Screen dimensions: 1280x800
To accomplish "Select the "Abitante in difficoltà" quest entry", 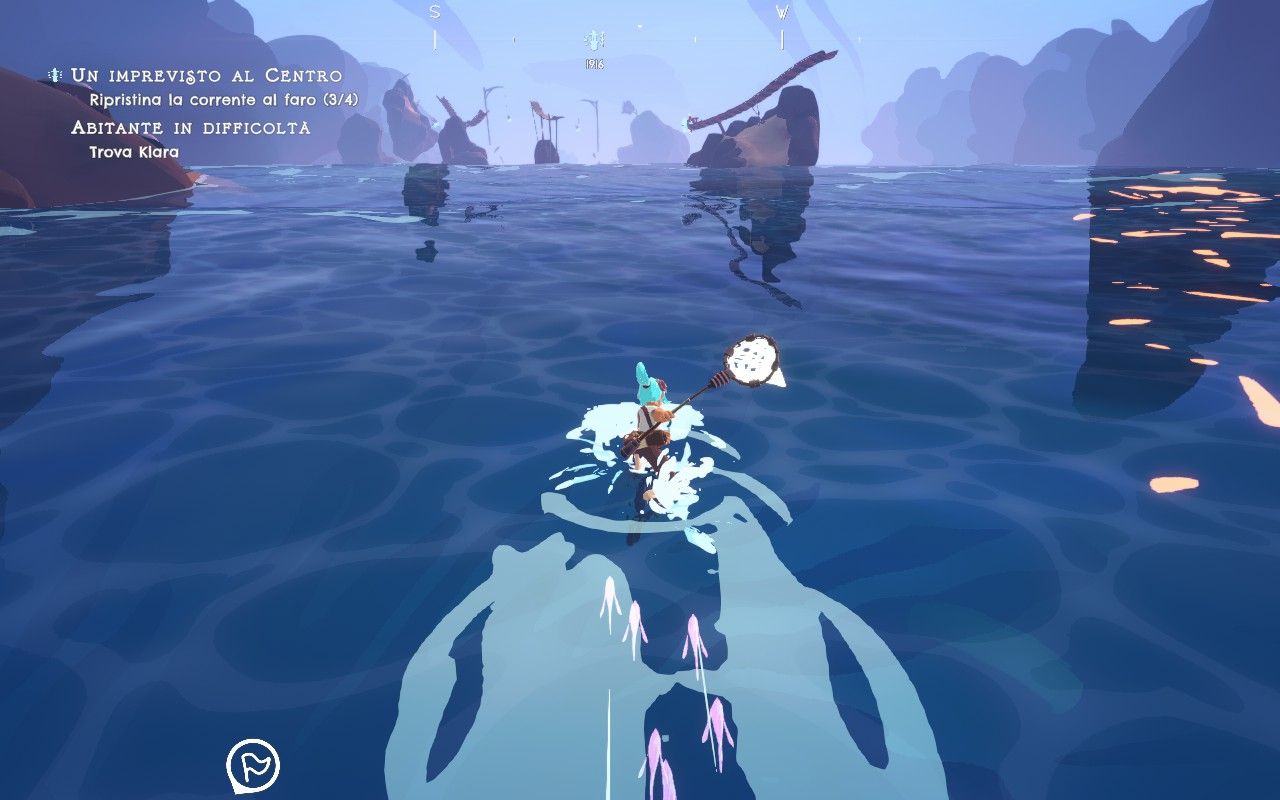I will [x=190, y=128].
